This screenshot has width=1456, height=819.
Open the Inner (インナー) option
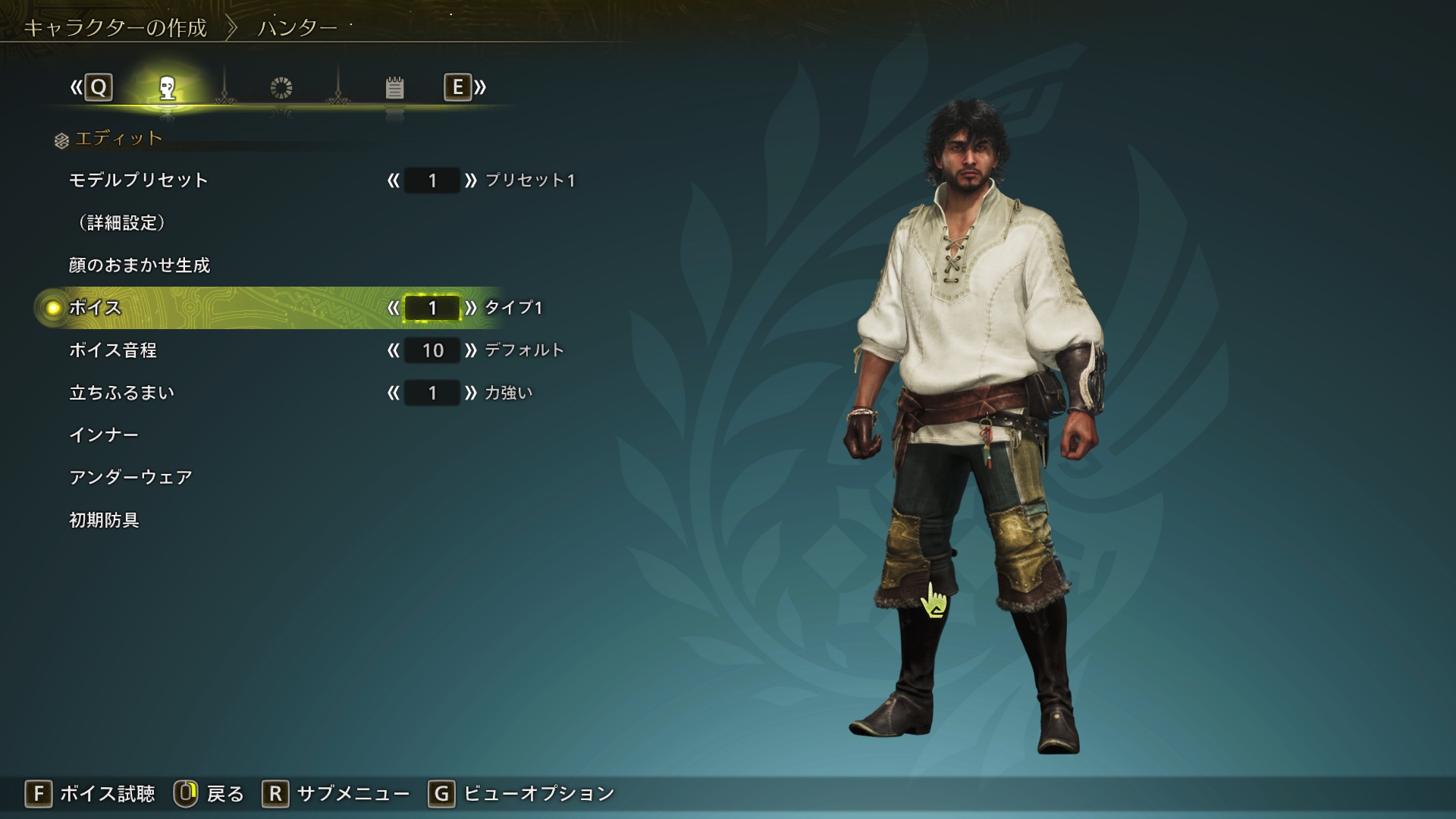pos(104,435)
